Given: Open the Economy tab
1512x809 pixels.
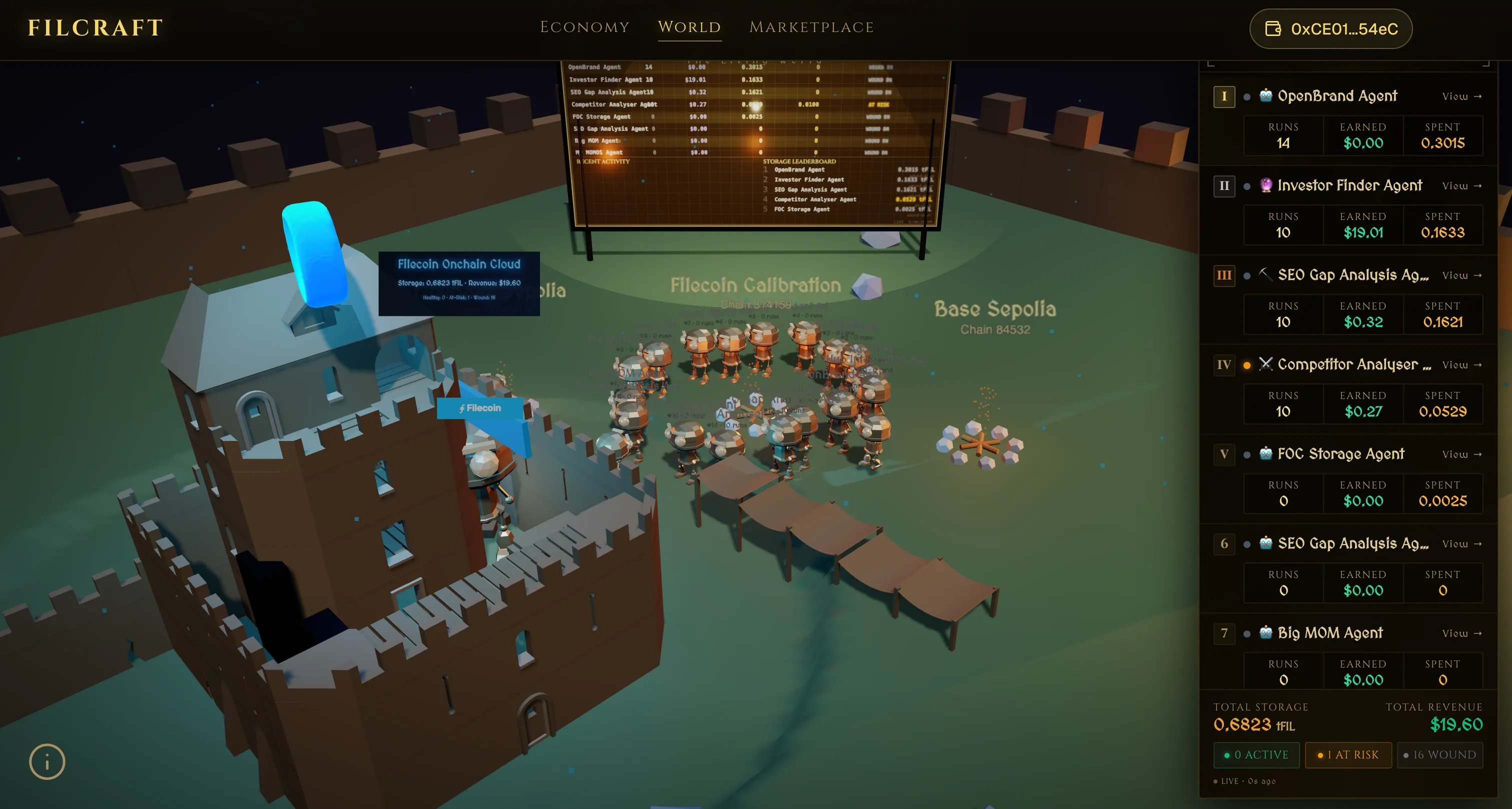Looking at the screenshot, I should pyautogui.click(x=584, y=27).
